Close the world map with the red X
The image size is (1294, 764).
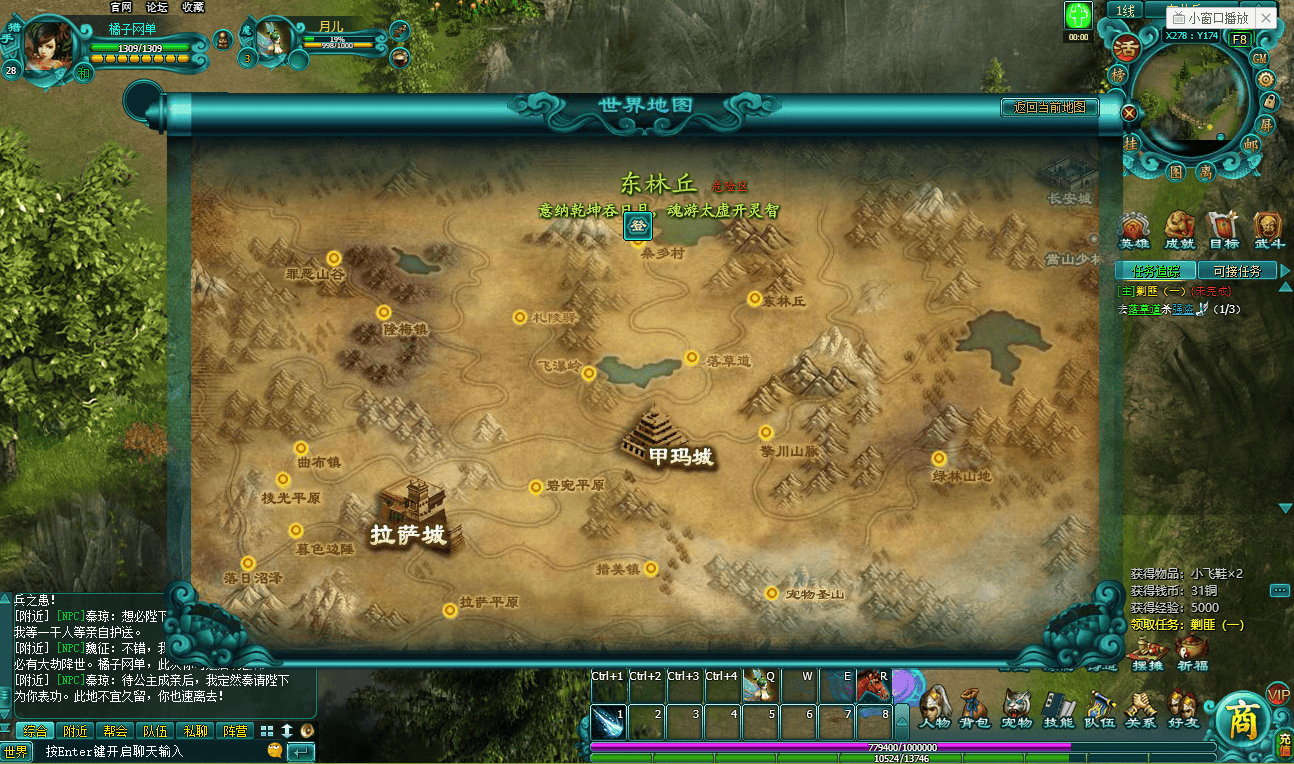pyautogui.click(x=1129, y=113)
